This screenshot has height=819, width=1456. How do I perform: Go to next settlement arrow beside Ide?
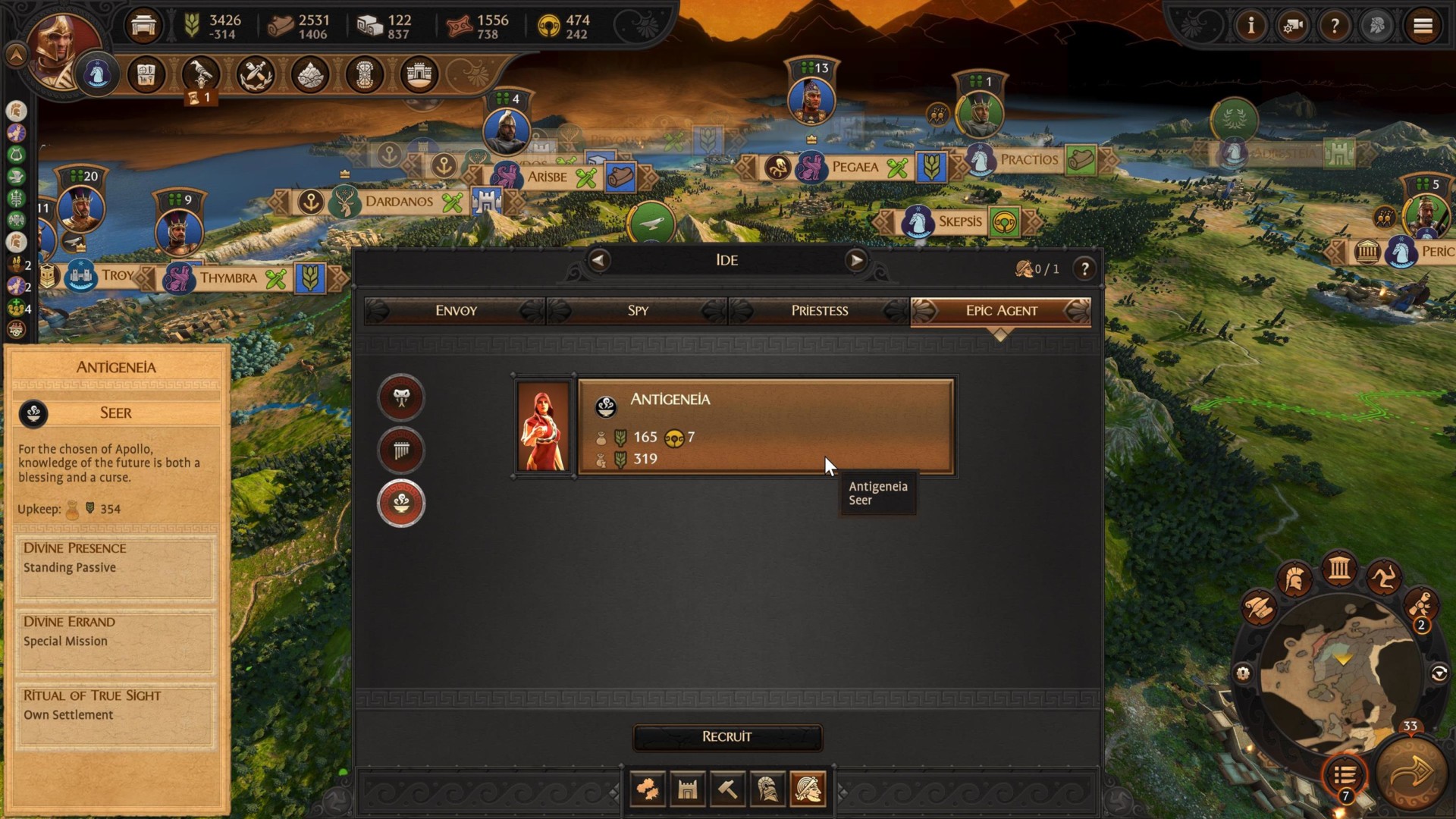pos(856,260)
